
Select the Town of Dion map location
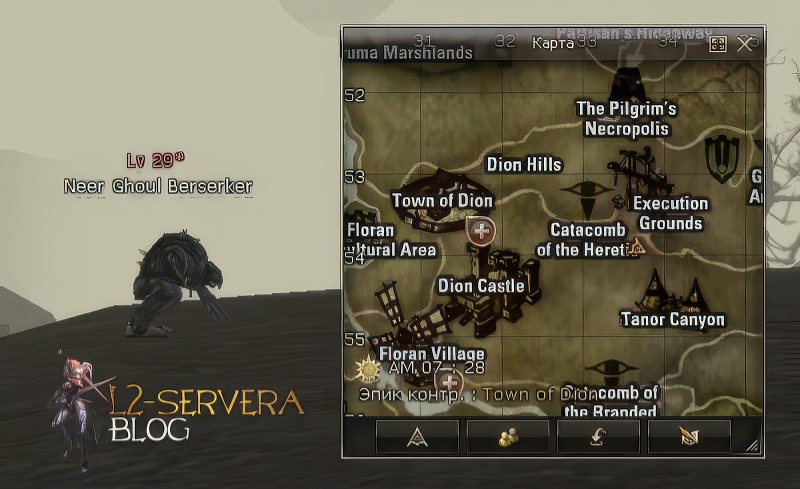tap(442, 200)
